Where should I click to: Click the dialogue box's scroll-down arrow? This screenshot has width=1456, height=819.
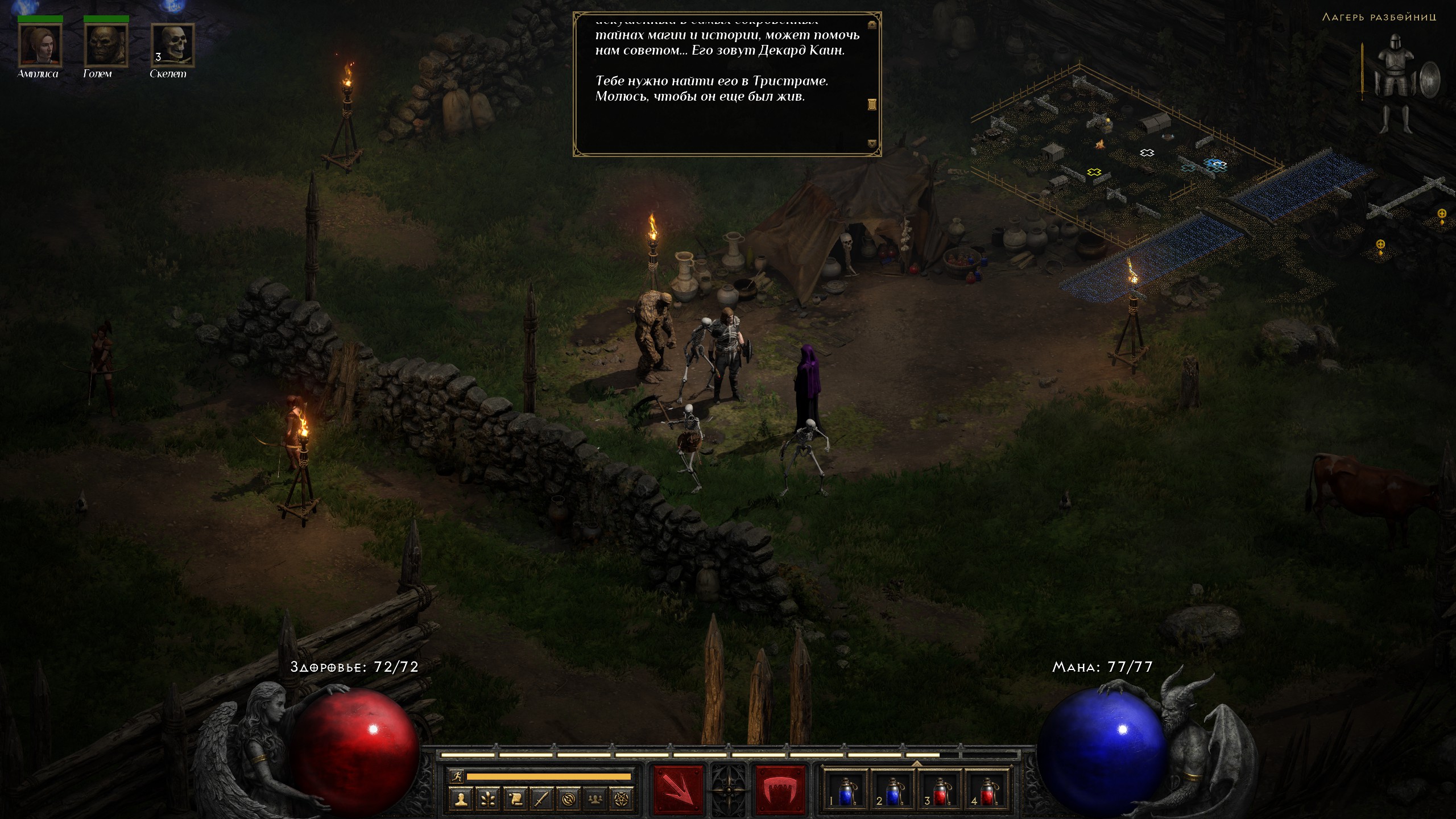[872, 144]
